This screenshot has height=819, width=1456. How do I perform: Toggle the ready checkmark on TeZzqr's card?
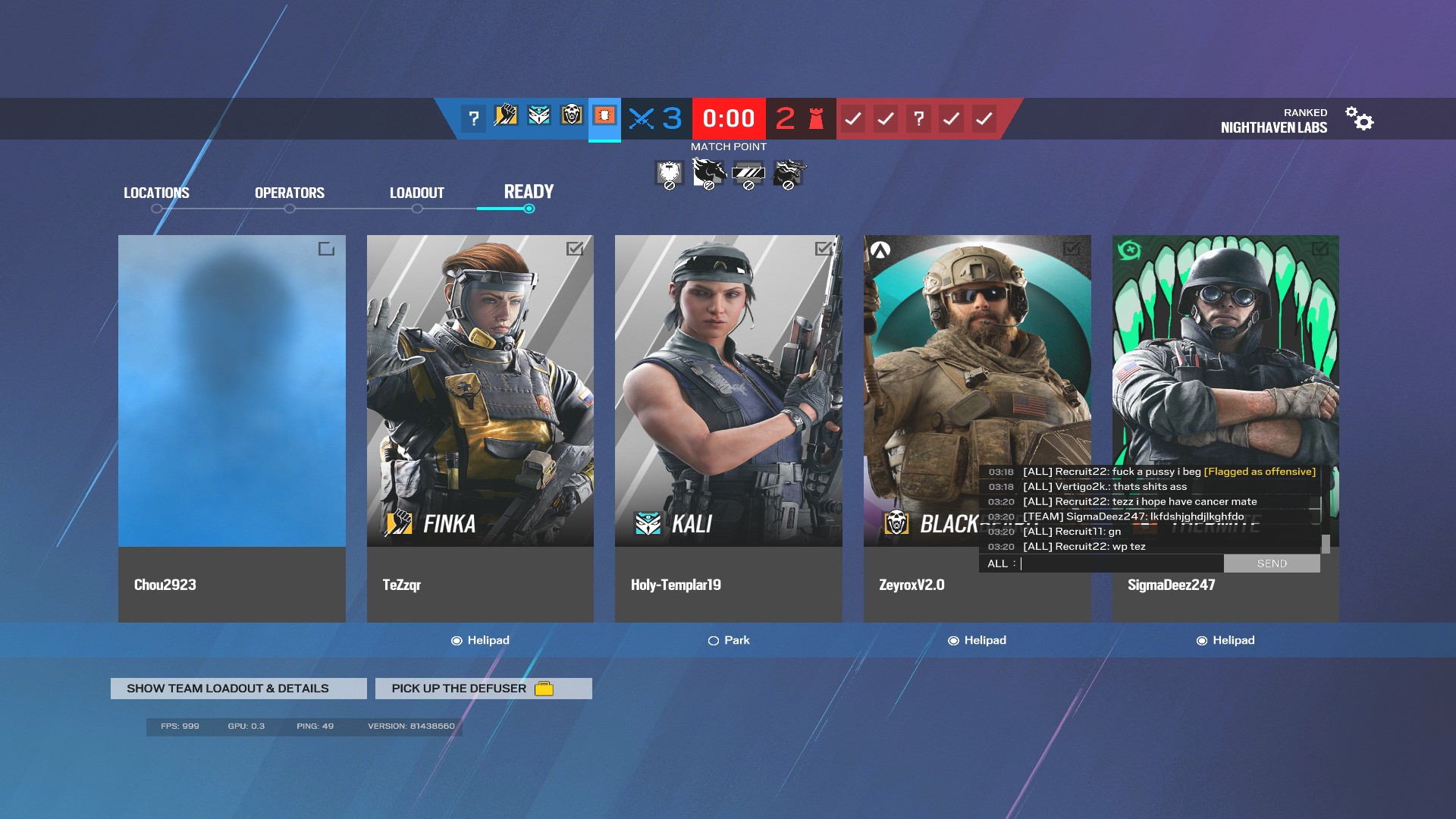[x=576, y=249]
